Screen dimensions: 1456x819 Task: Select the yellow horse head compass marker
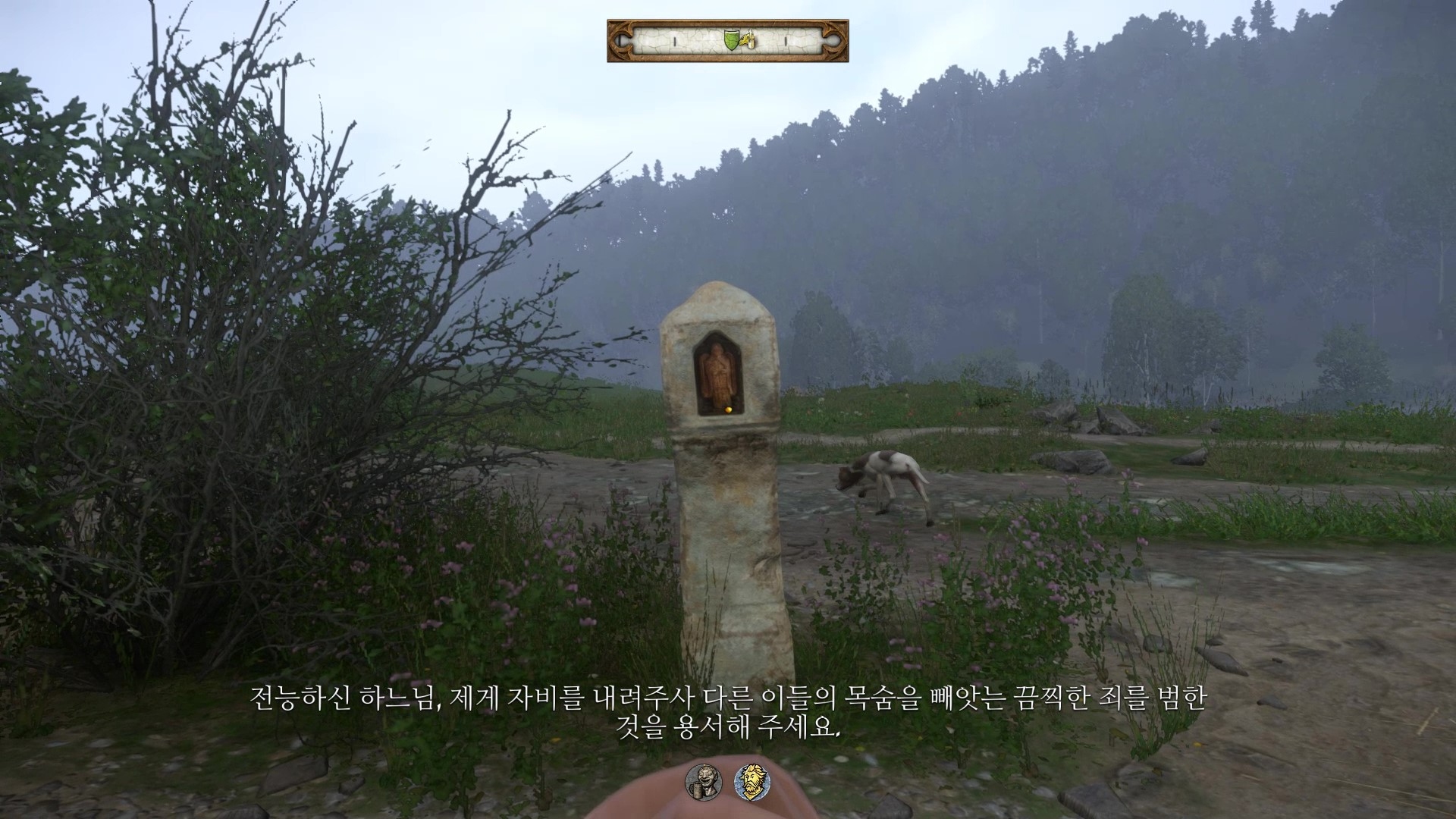[748, 40]
